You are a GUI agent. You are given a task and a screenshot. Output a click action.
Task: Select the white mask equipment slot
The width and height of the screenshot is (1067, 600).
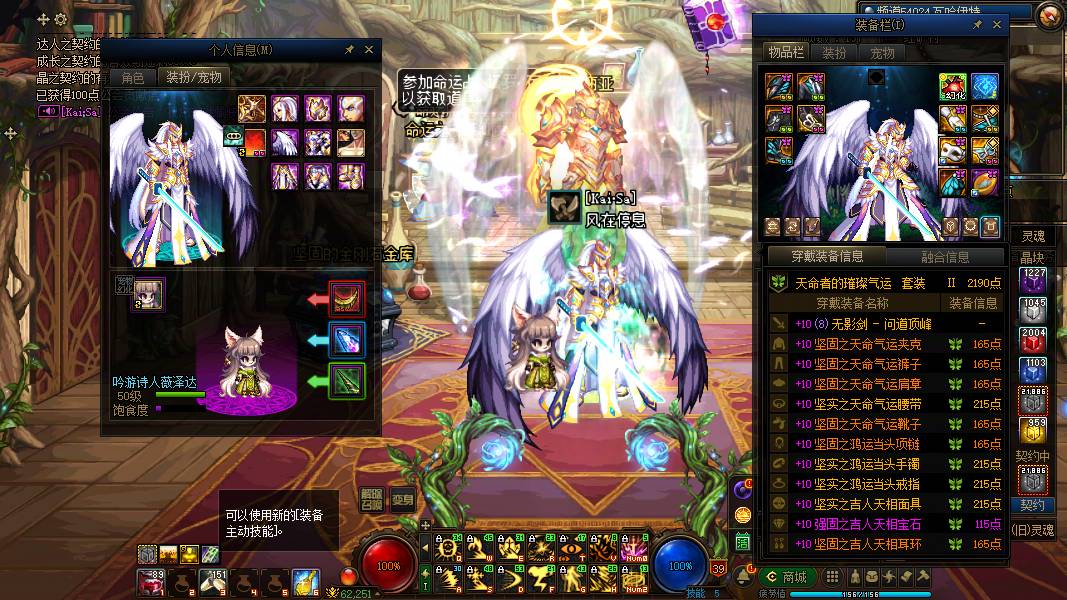click(955, 150)
